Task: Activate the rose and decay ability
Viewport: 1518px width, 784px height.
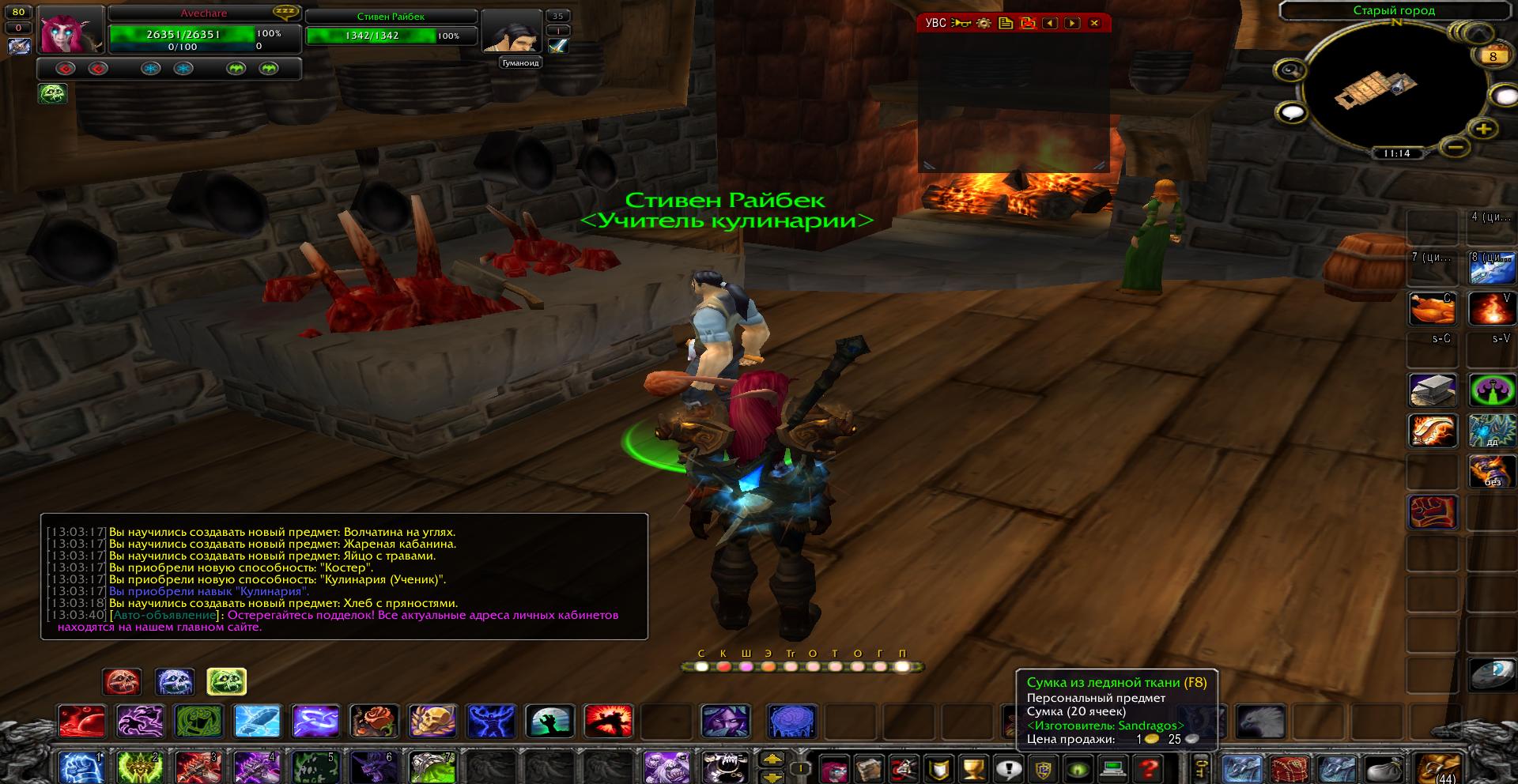Action: point(374,721)
